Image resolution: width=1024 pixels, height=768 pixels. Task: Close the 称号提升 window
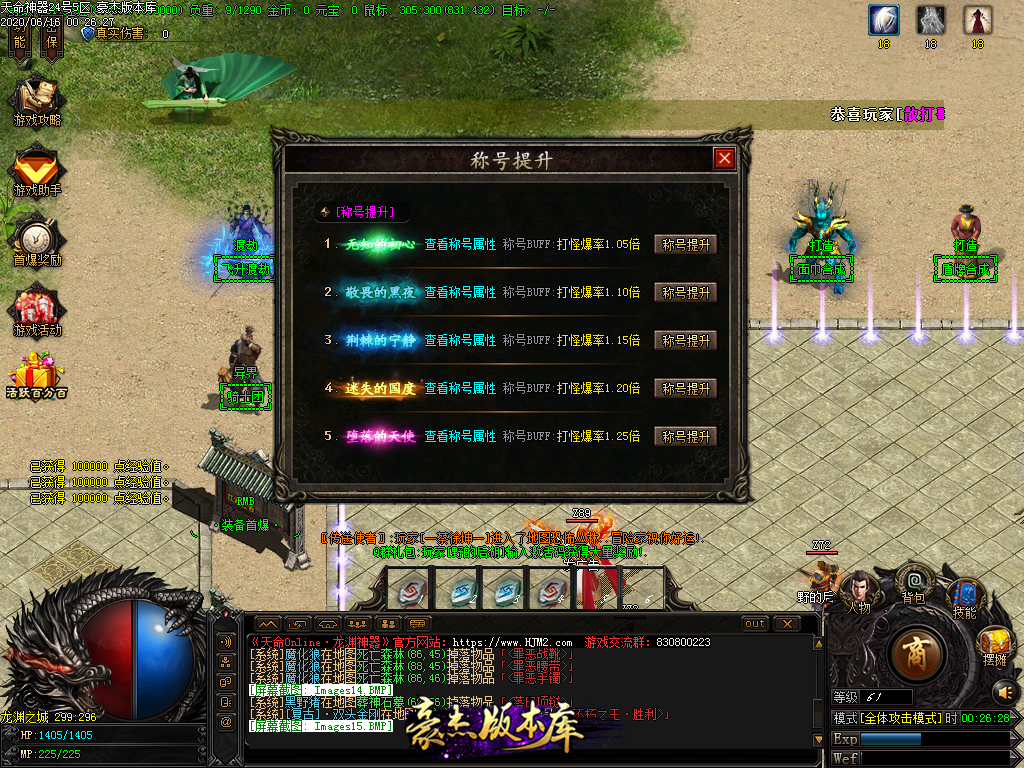(724, 158)
